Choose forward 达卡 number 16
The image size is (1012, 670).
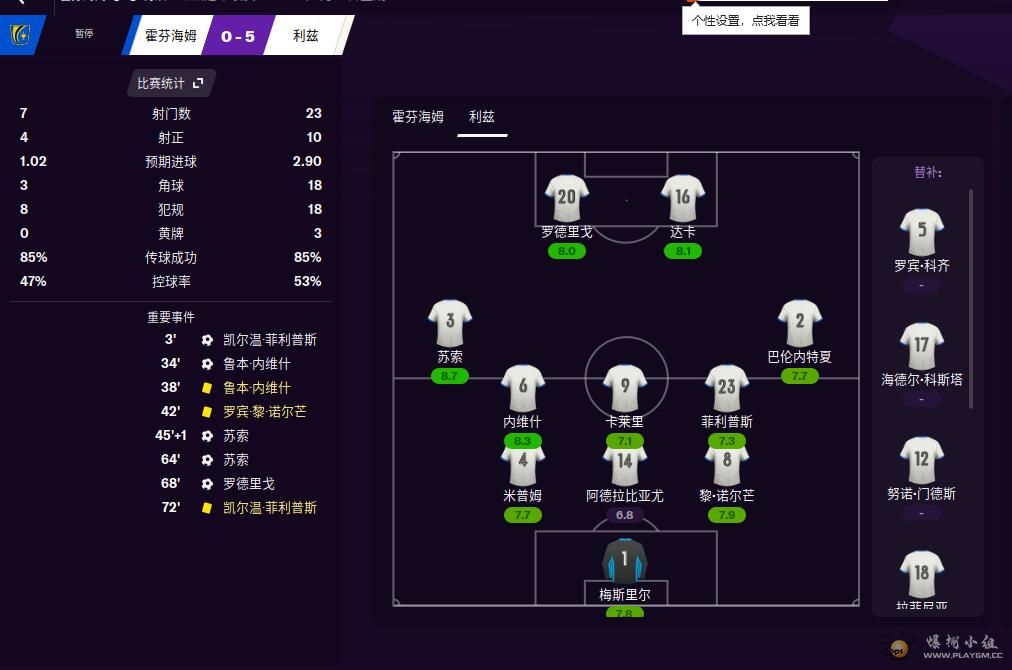(683, 198)
